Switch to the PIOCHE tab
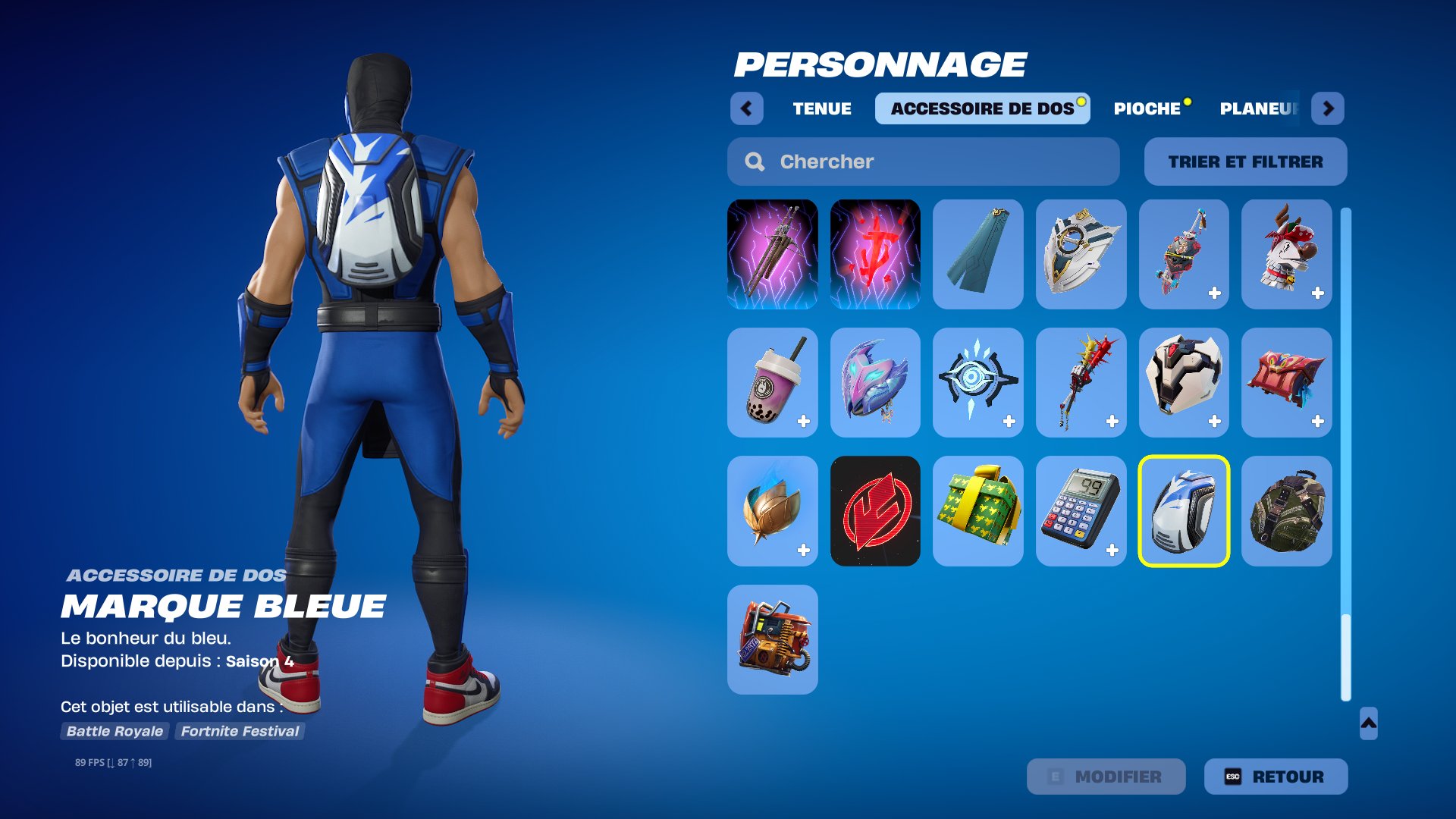The height and width of the screenshot is (819, 1456). 1149,108
